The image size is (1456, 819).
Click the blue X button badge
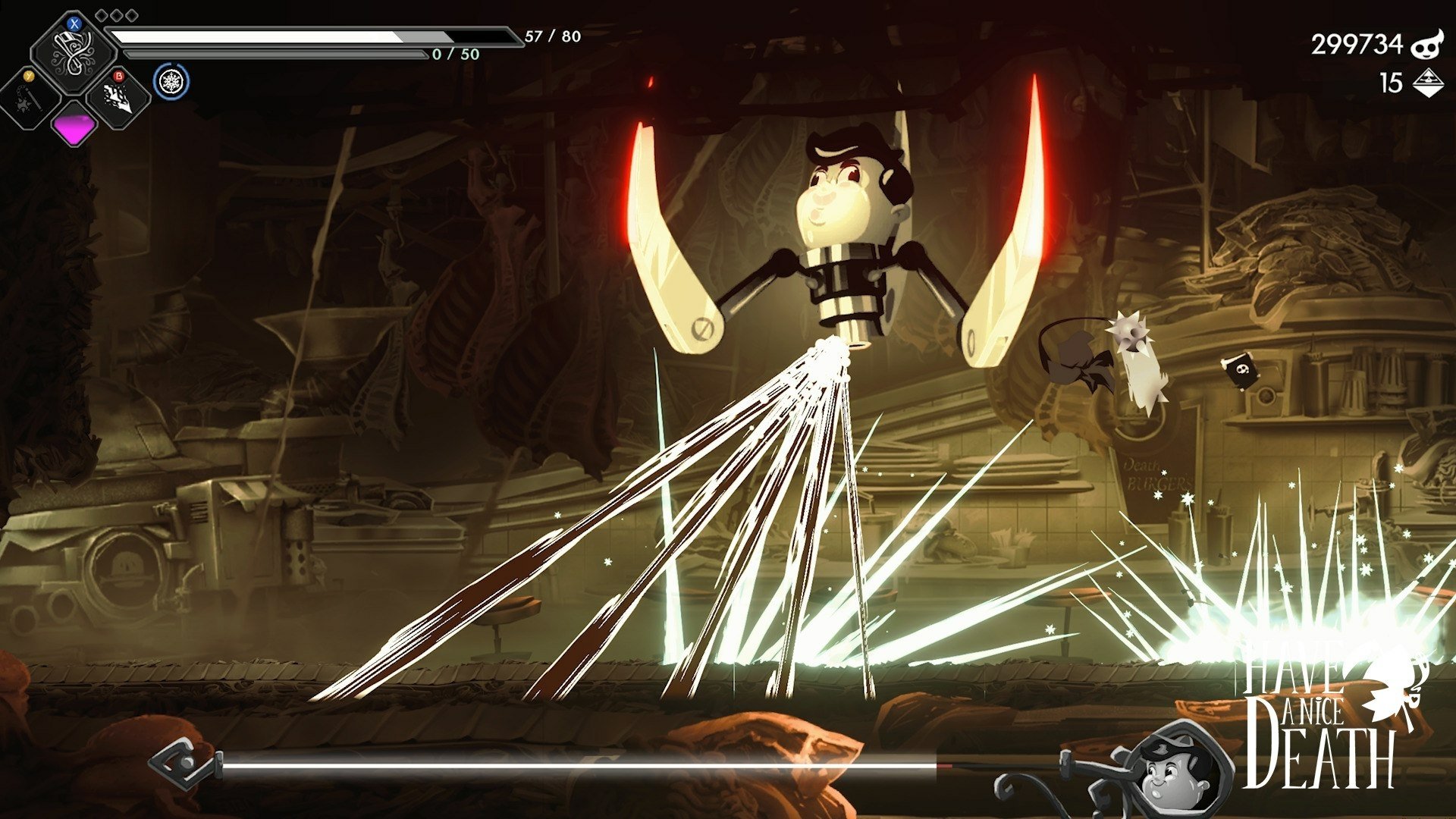74,23
